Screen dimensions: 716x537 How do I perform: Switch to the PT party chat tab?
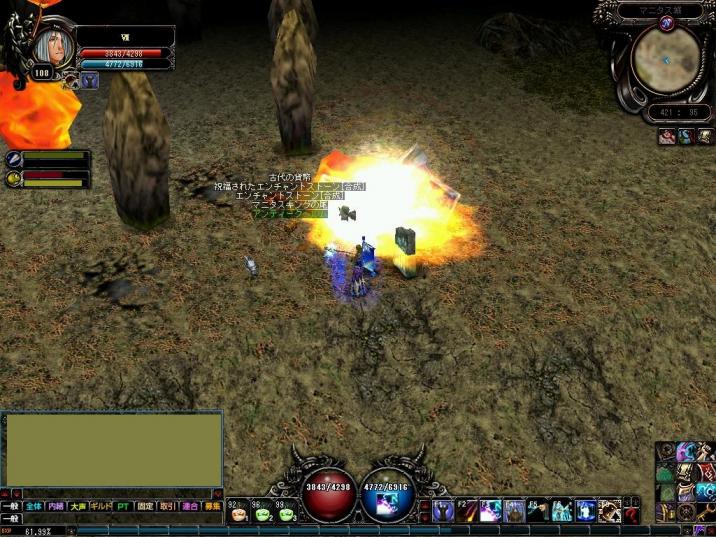(x=123, y=507)
